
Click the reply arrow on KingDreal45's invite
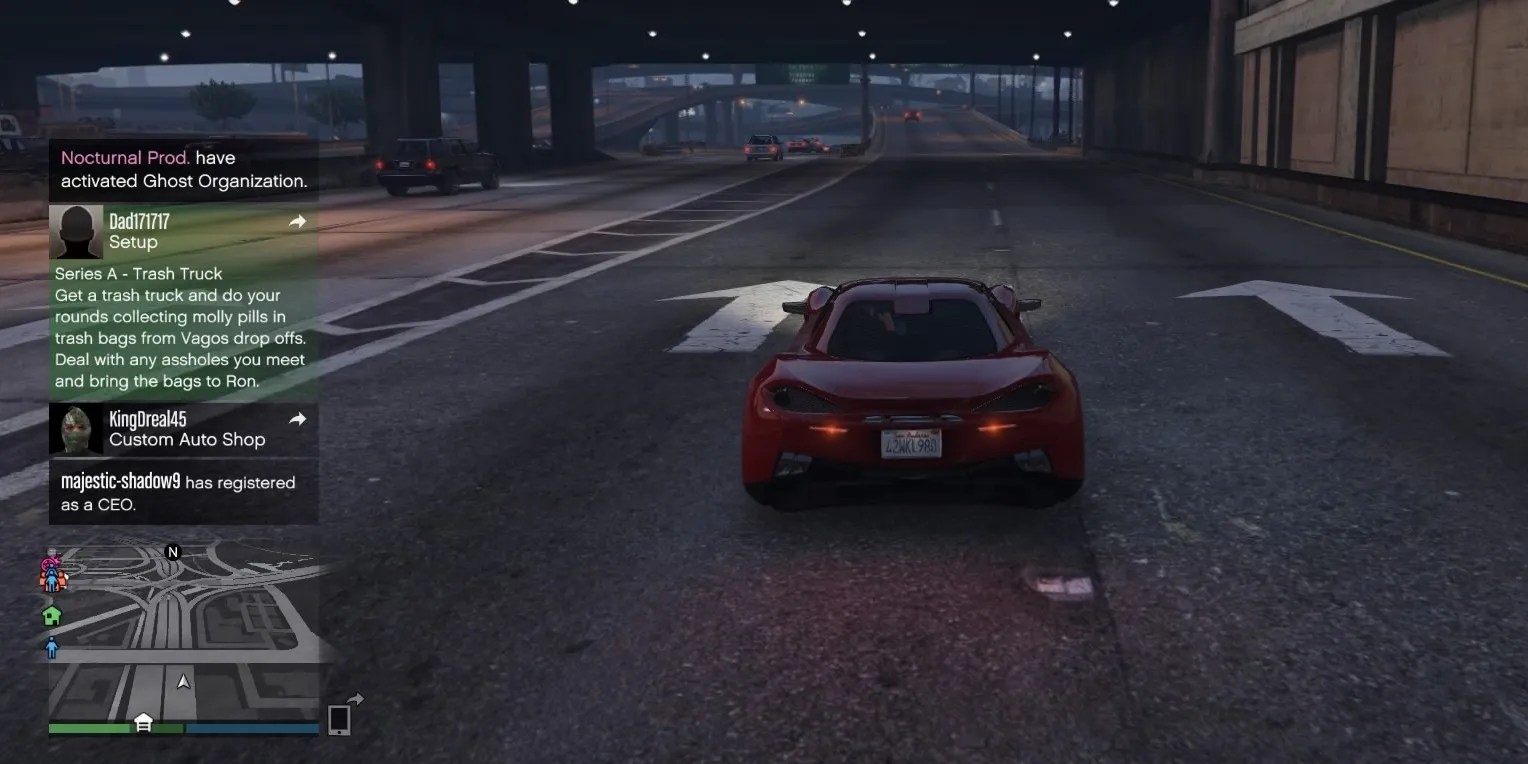[297, 419]
